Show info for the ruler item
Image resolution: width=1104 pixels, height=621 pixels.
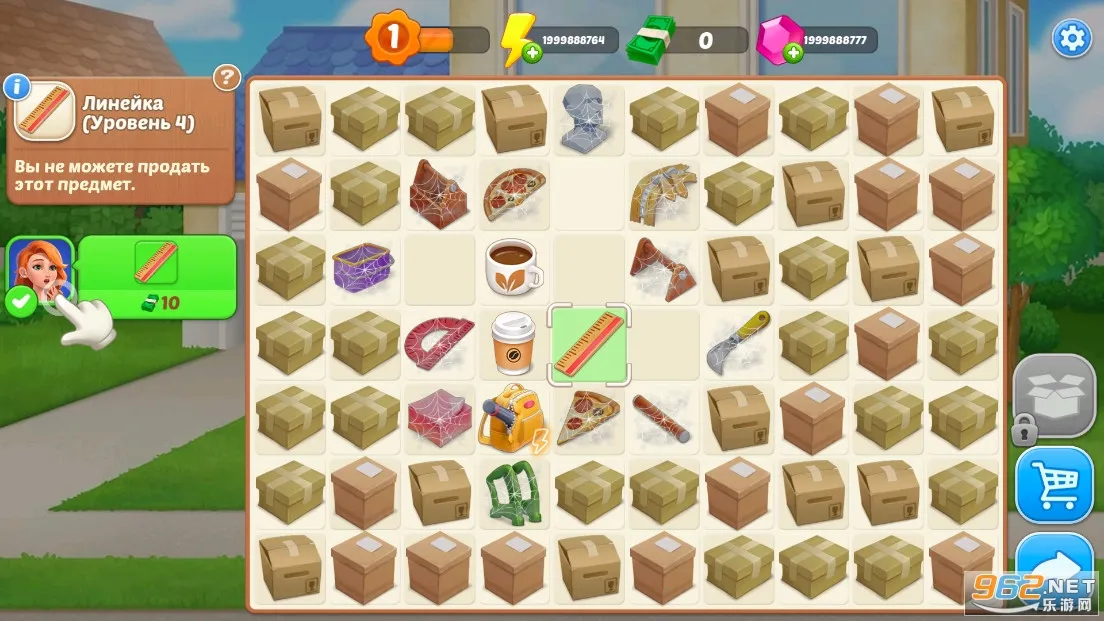pyautogui.click(x=15, y=87)
